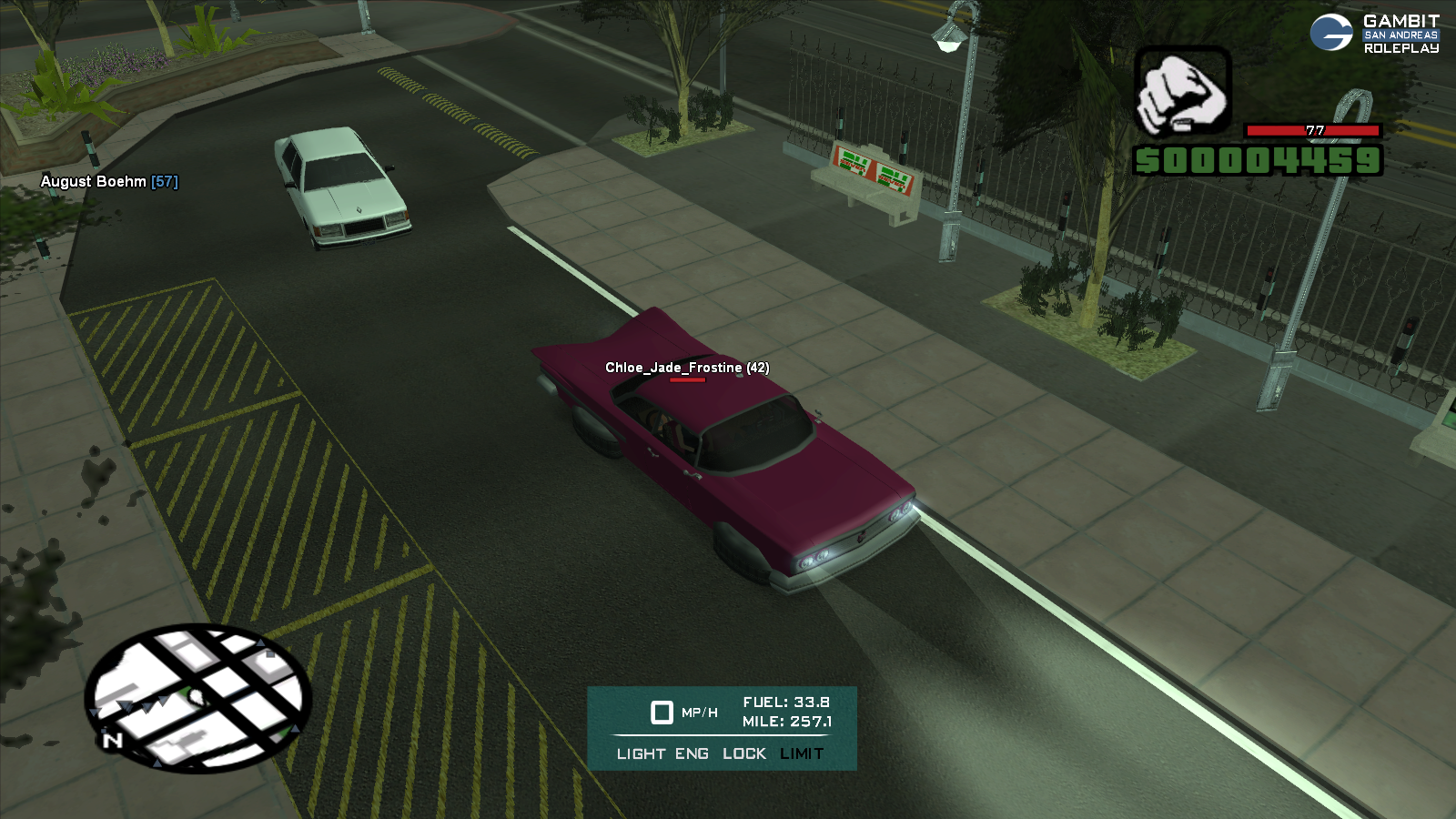Select the Chloe_Jade_Frostine player nametag
Viewport: 1456px width, 819px height.
click(x=687, y=368)
